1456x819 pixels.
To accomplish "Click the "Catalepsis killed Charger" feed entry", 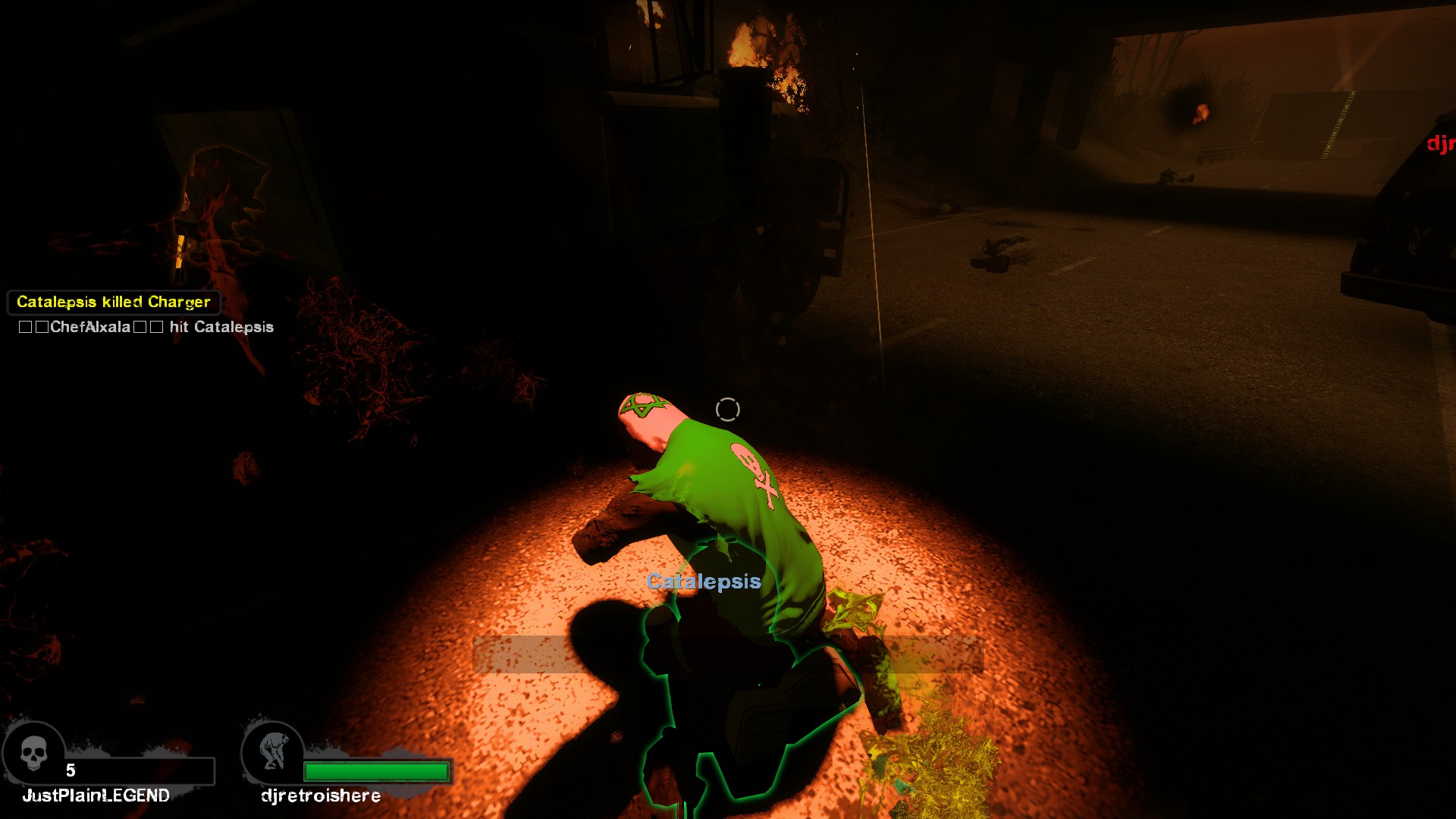I will (114, 302).
